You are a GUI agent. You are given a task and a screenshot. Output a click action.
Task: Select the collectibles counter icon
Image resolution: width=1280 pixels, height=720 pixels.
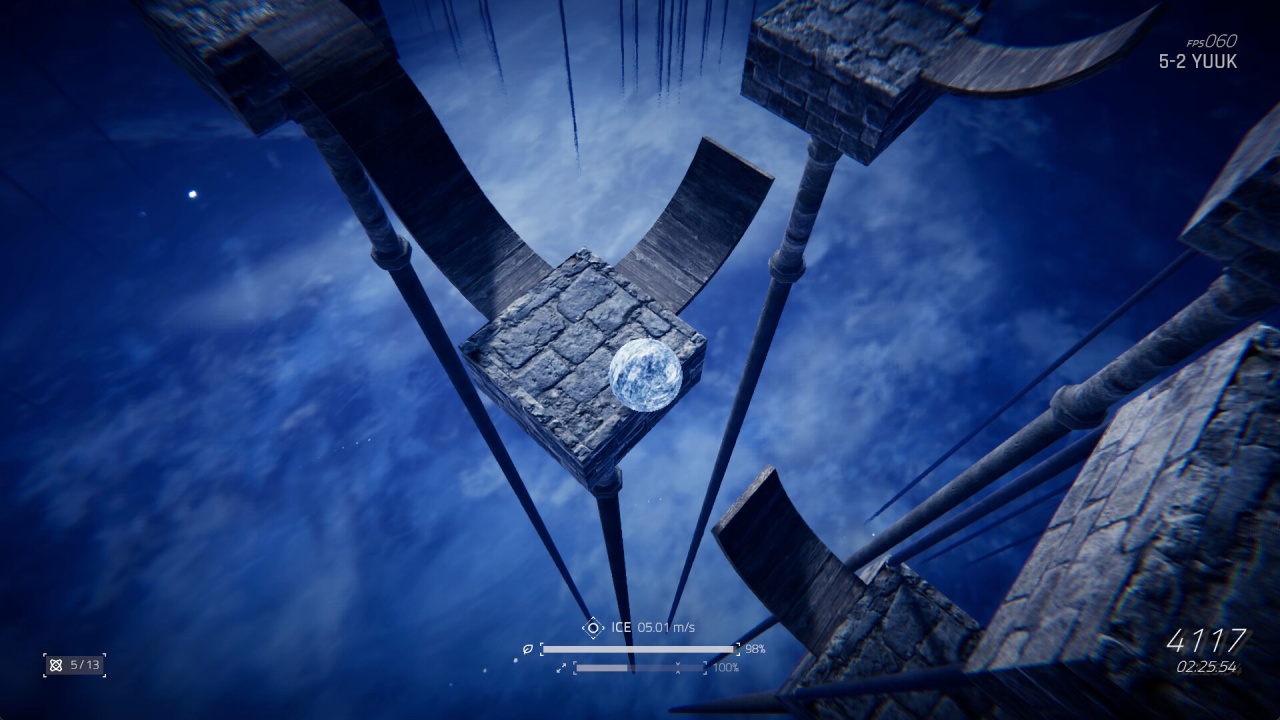tap(56, 665)
